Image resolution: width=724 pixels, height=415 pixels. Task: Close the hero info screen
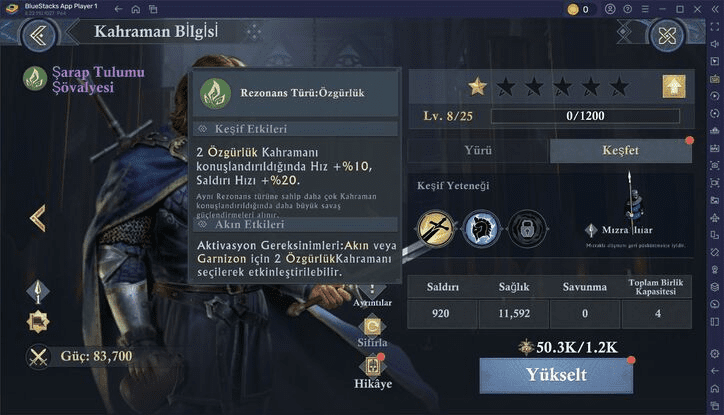666,37
